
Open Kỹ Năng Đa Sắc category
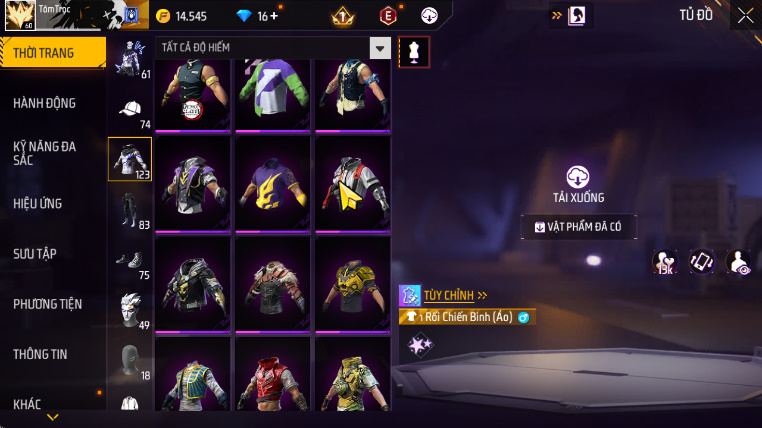45,153
